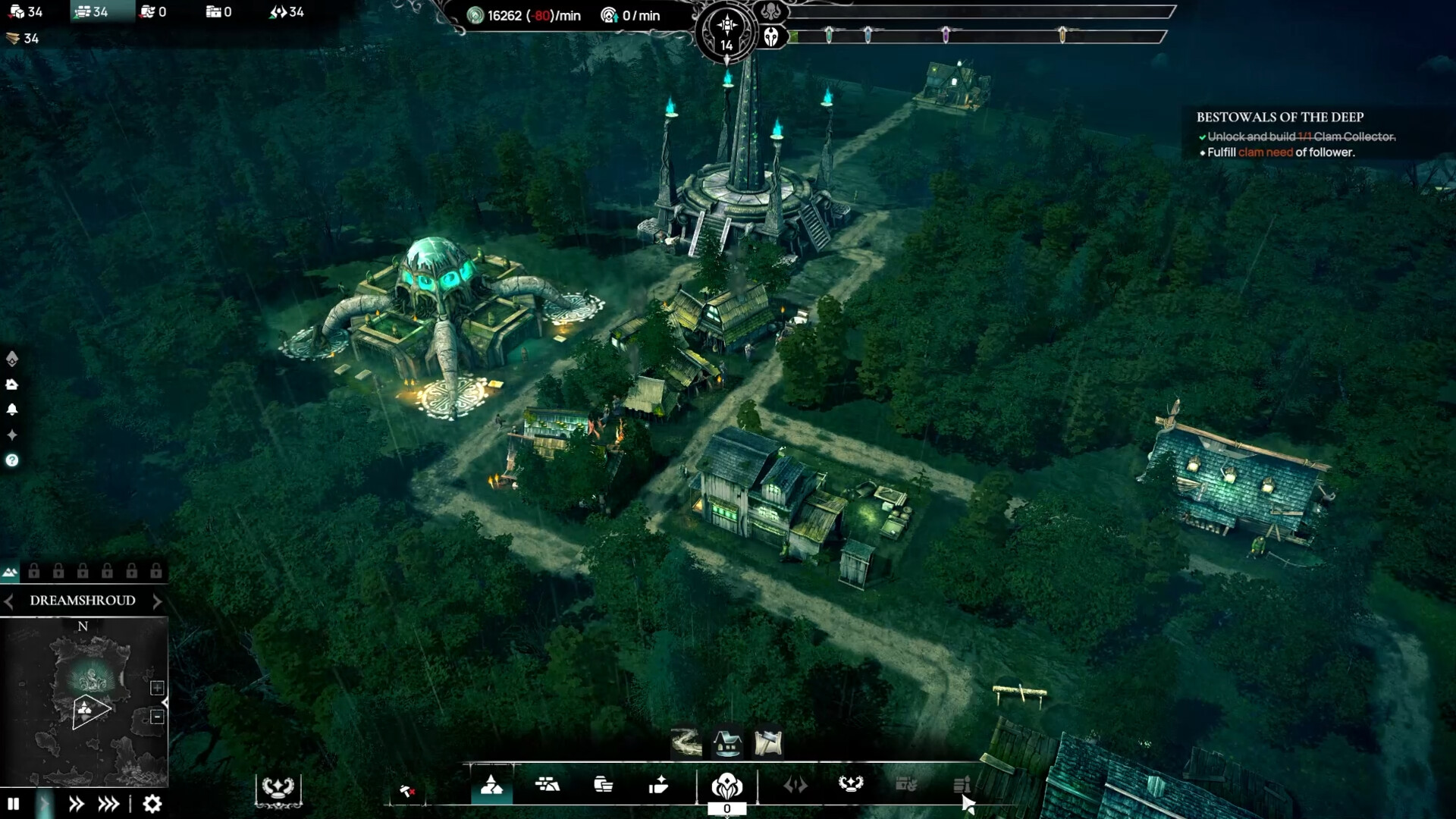Screen dimensions: 1456x819
Task: Go to next island with right arrow
Action: tap(157, 601)
